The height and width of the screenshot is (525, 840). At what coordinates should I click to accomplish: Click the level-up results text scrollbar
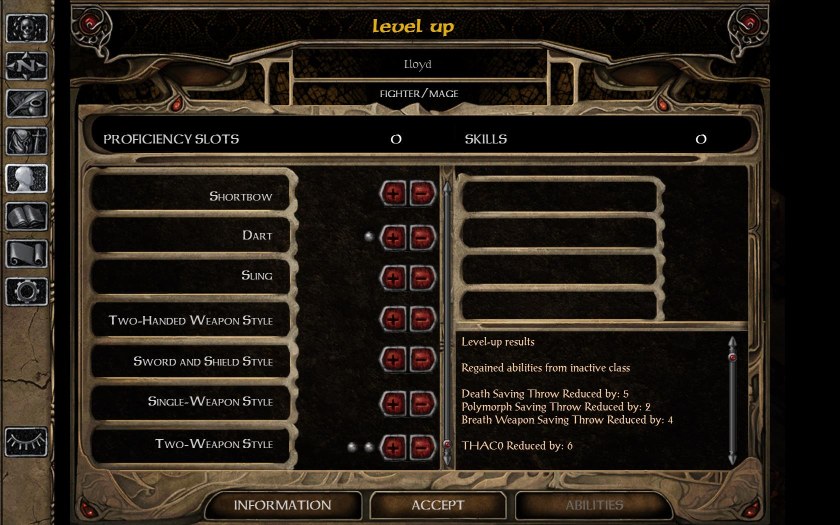point(732,400)
